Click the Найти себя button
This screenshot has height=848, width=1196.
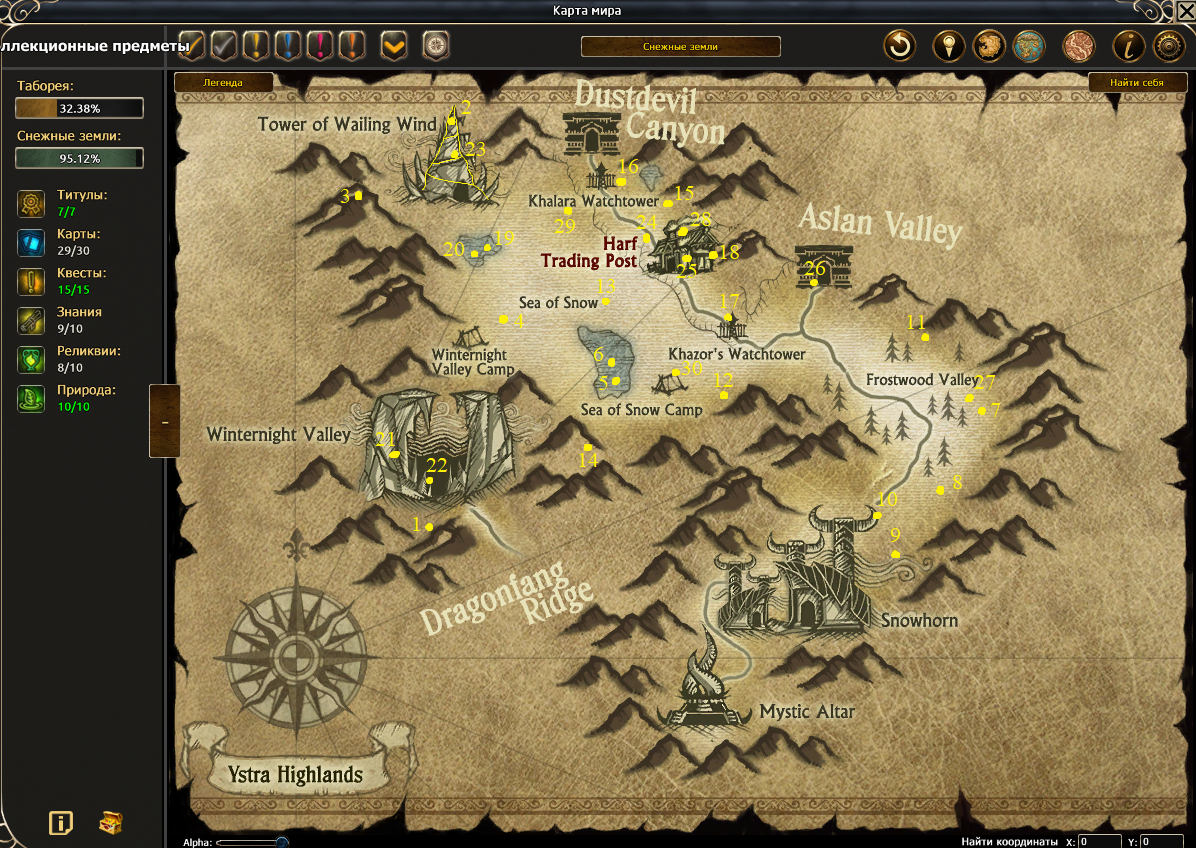pyautogui.click(x=1137, y=83)
